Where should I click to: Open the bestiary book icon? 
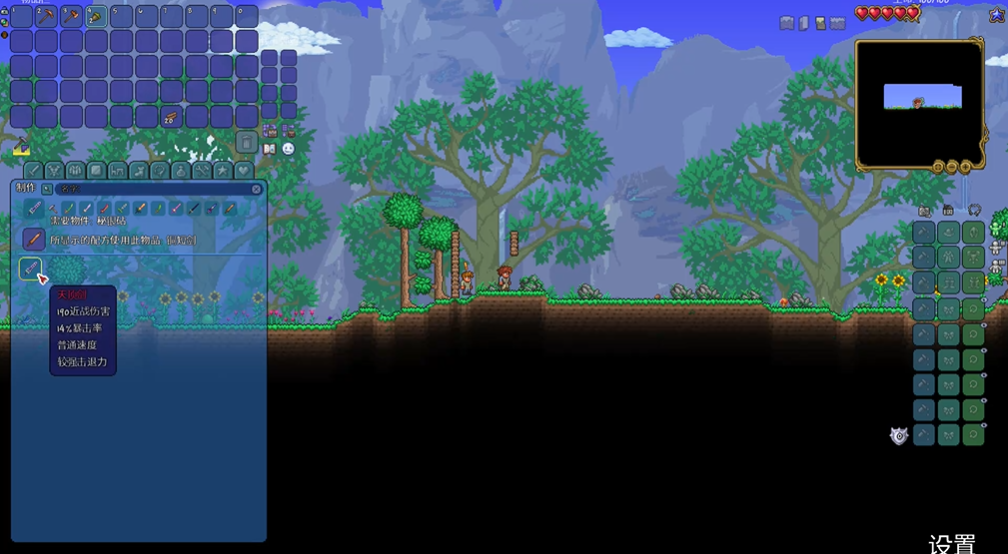click(269, 148)
